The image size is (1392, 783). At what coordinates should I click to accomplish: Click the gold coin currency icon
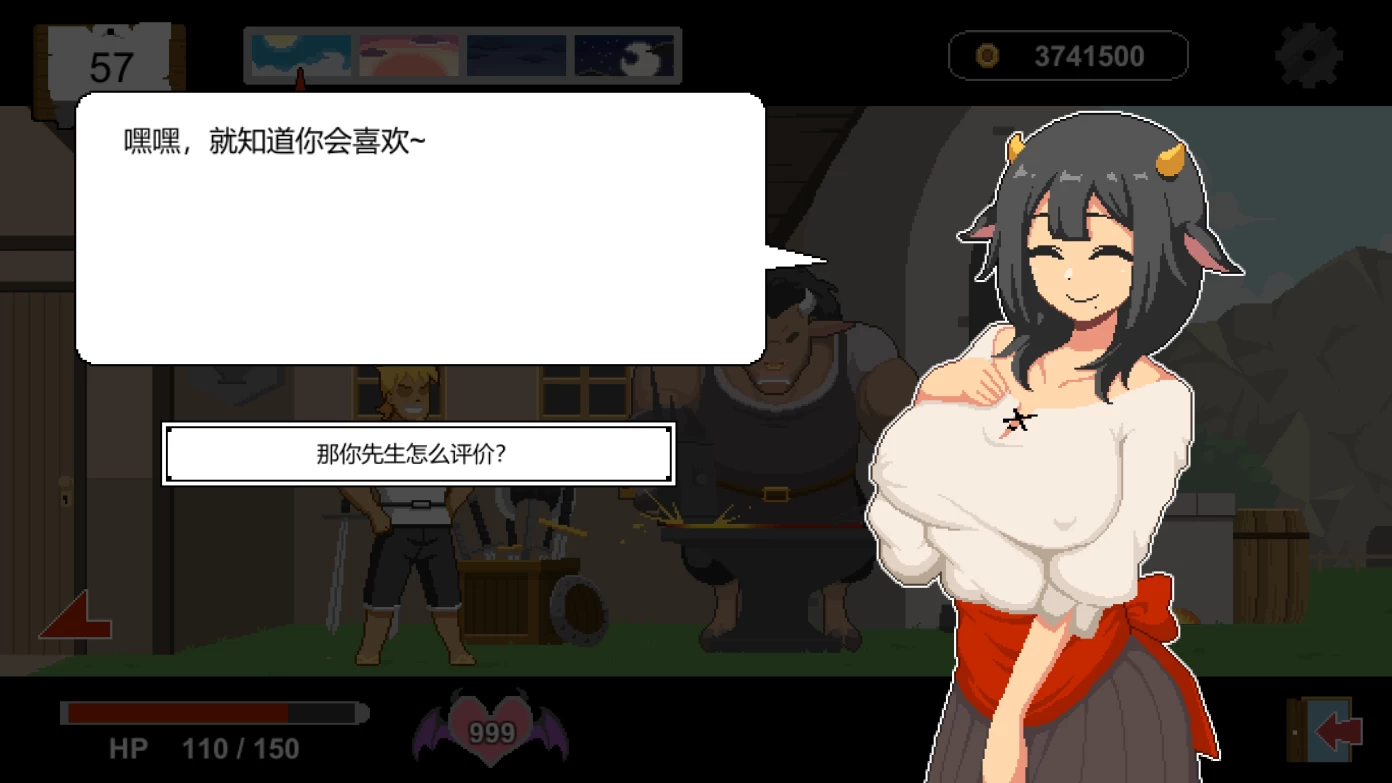[x=985, y=56]
